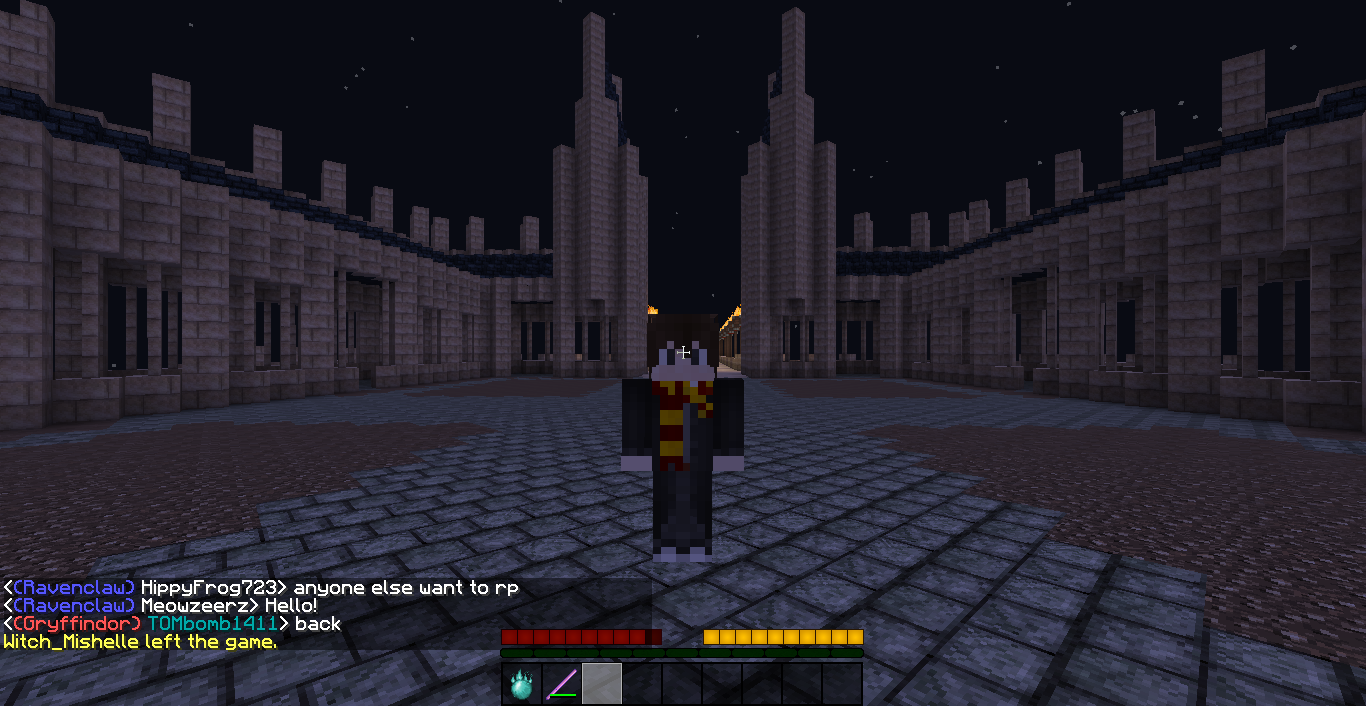The image size is (1366, 706).
Task: Select the purple wand hotbar slot
Action: tap(561, 685)
